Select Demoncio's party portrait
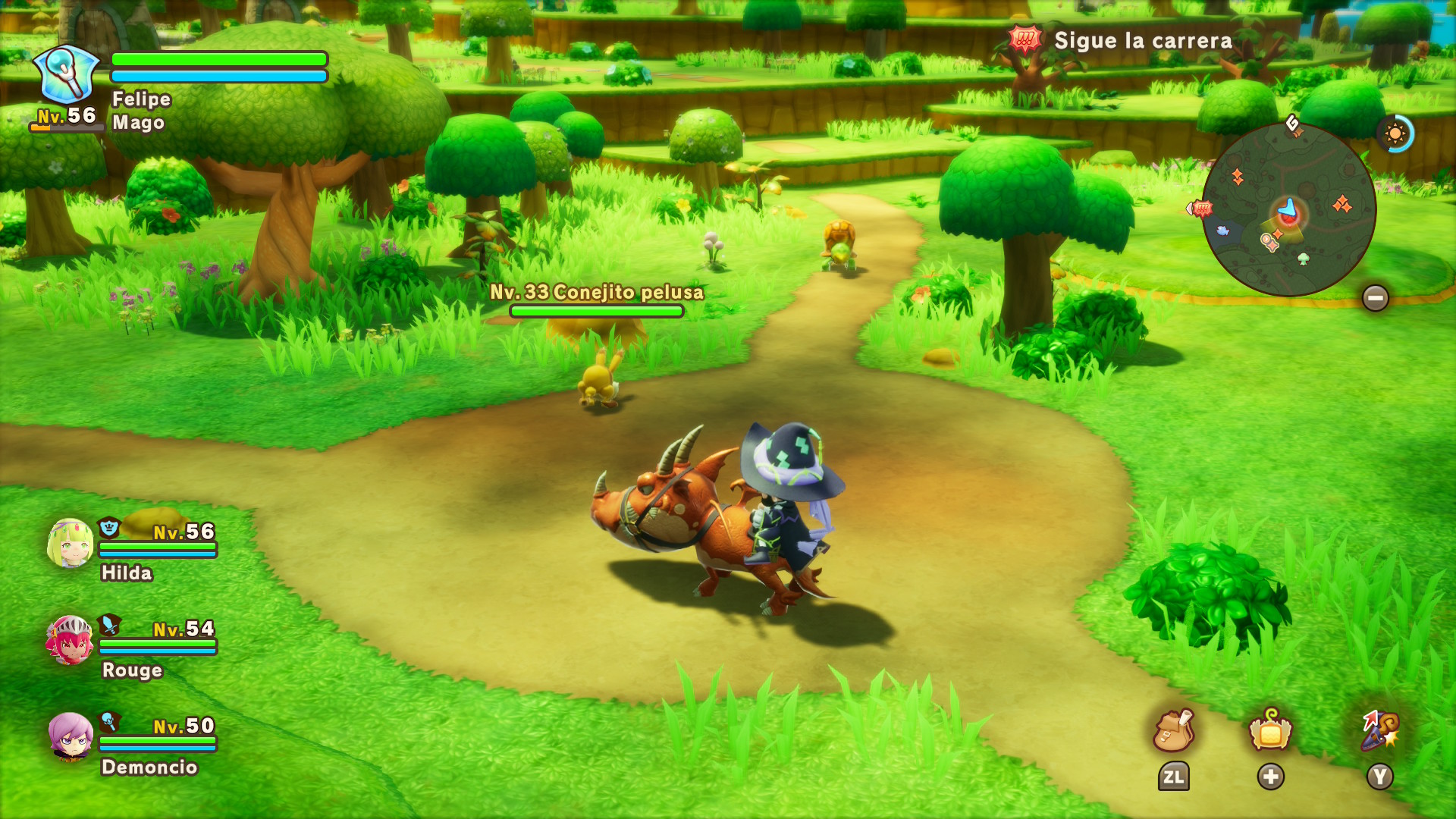Viewport: 1456px width, 819px height. (x=70, y=736)
